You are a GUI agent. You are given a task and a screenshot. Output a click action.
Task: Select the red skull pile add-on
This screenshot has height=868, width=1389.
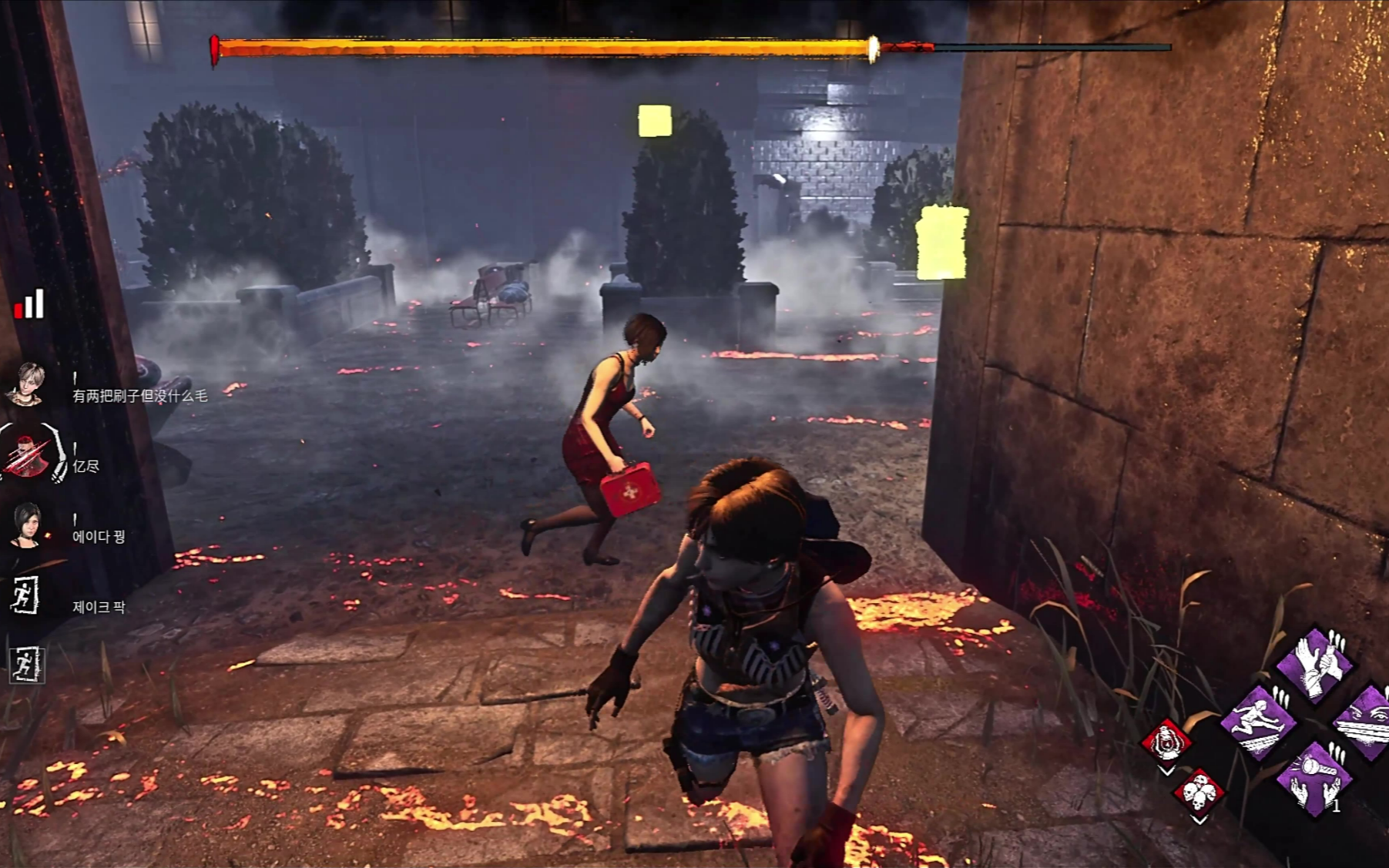[x=1198, y=792]
